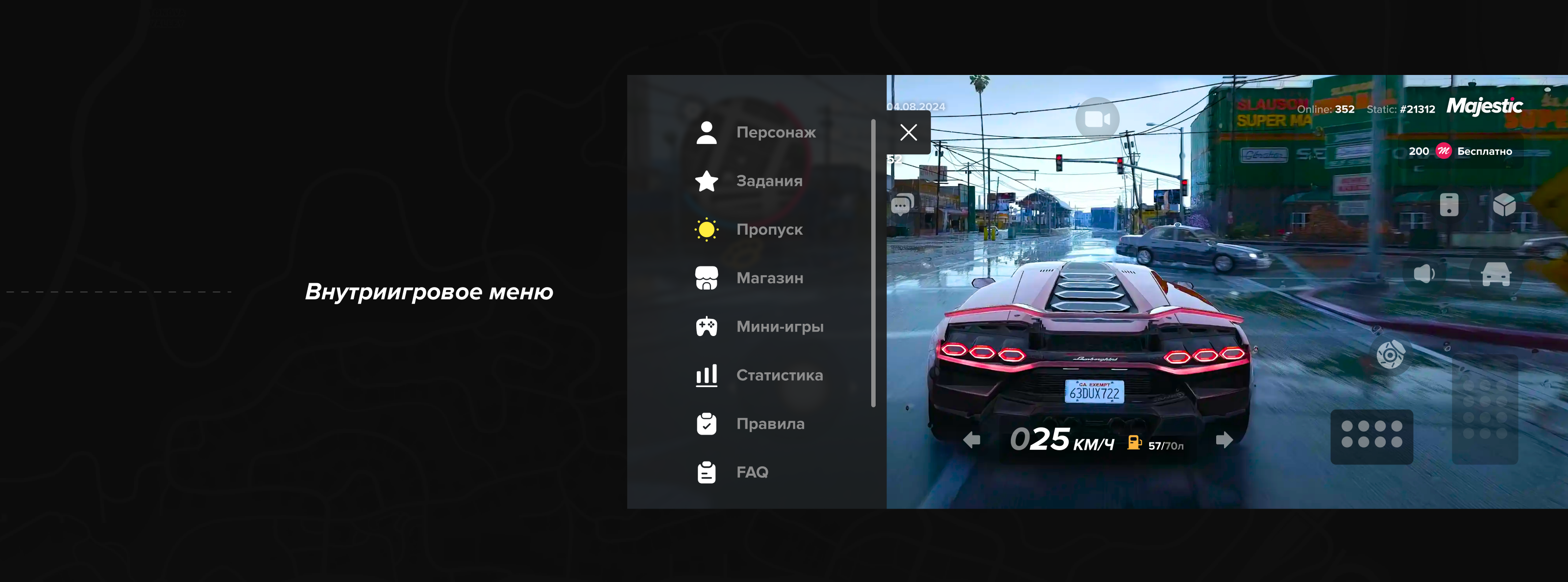Click the dotted pedal button beside the speedometer
Image resolution: width=1568 pixels, height=582 pixels.
1372,436
